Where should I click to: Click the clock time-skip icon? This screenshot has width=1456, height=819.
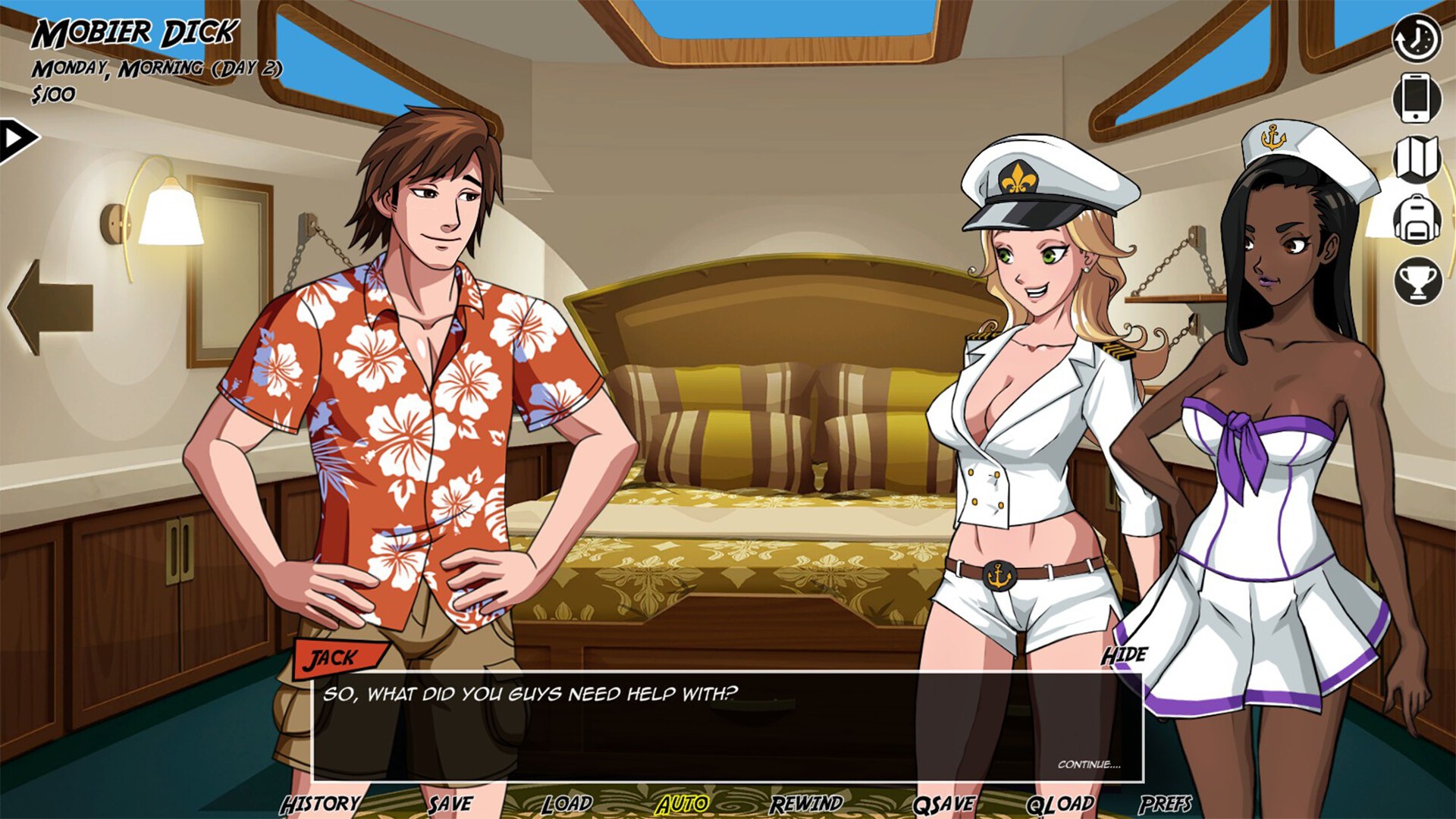(x=1416, y=38)
